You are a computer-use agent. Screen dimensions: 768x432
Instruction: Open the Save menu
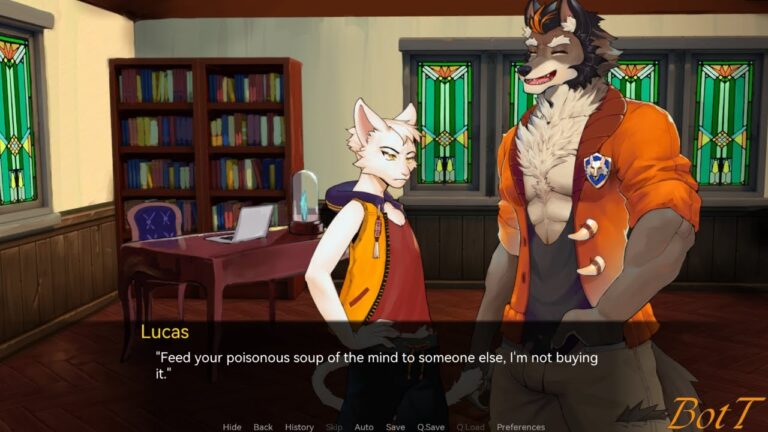[x=395, y=427]
